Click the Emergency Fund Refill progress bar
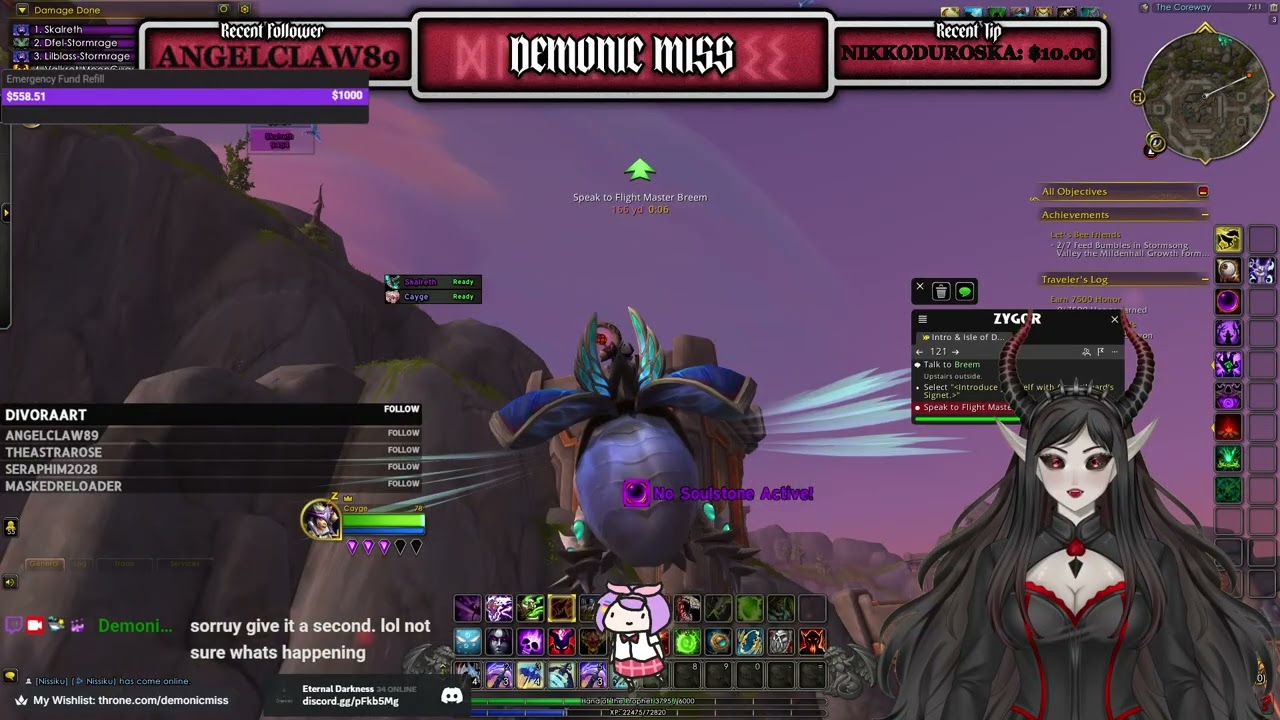Screen dimensions: 1280x720 pyautogui.click(x=185, y=96)
